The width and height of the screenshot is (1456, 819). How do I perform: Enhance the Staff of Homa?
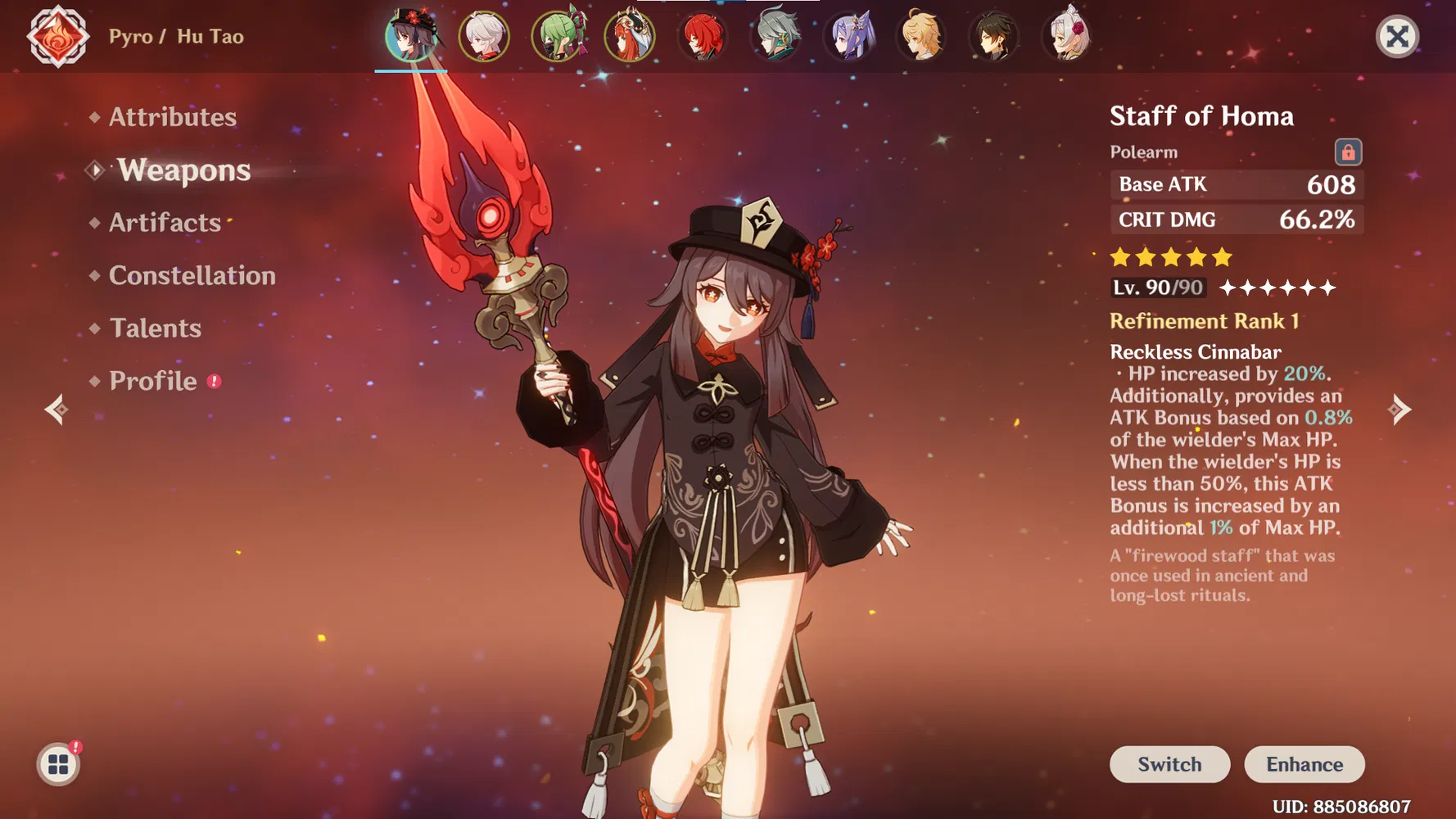coord(1304,764)
